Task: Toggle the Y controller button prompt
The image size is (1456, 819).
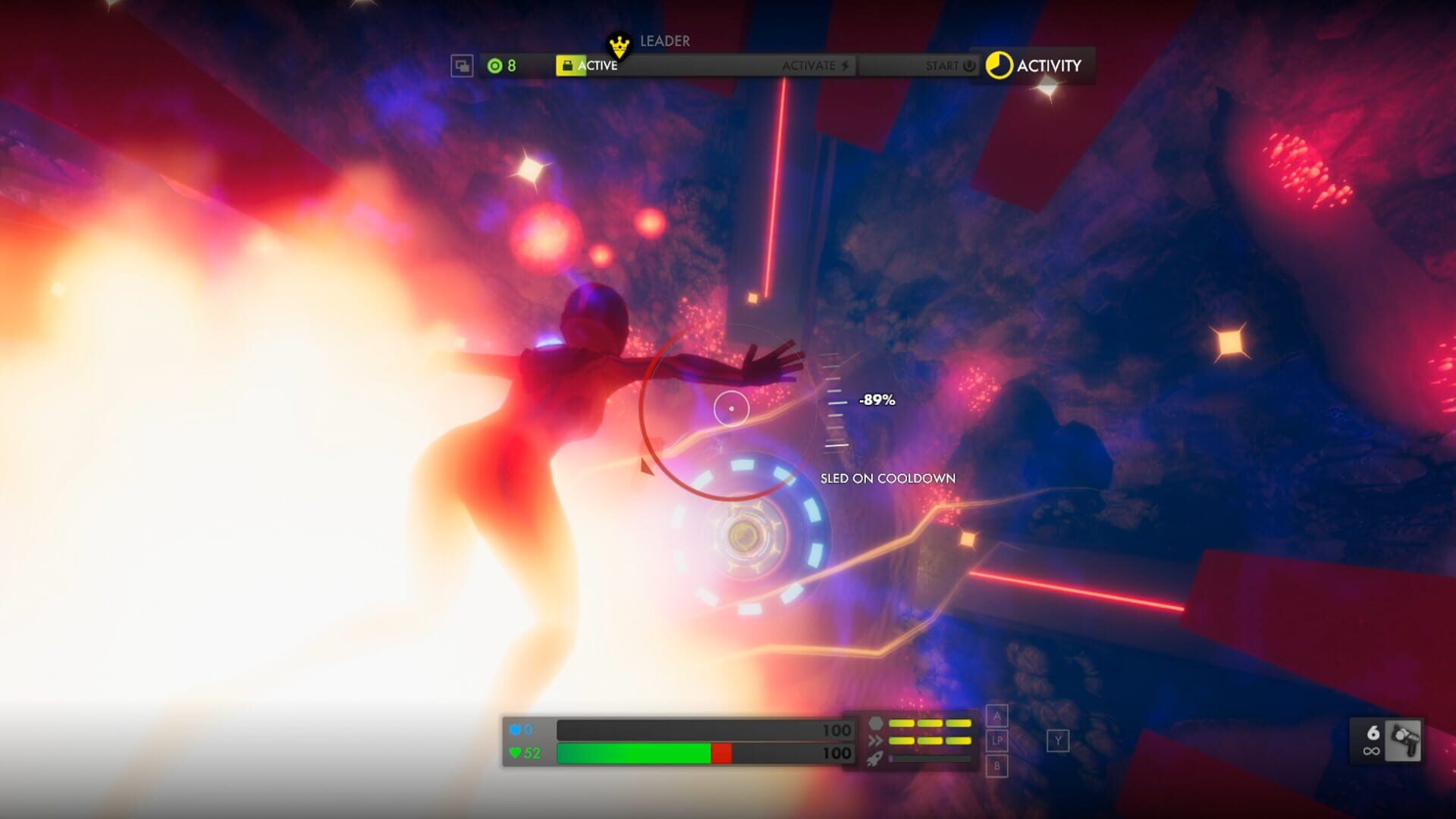Action: pyautogui.click(x=1058, y=741)
